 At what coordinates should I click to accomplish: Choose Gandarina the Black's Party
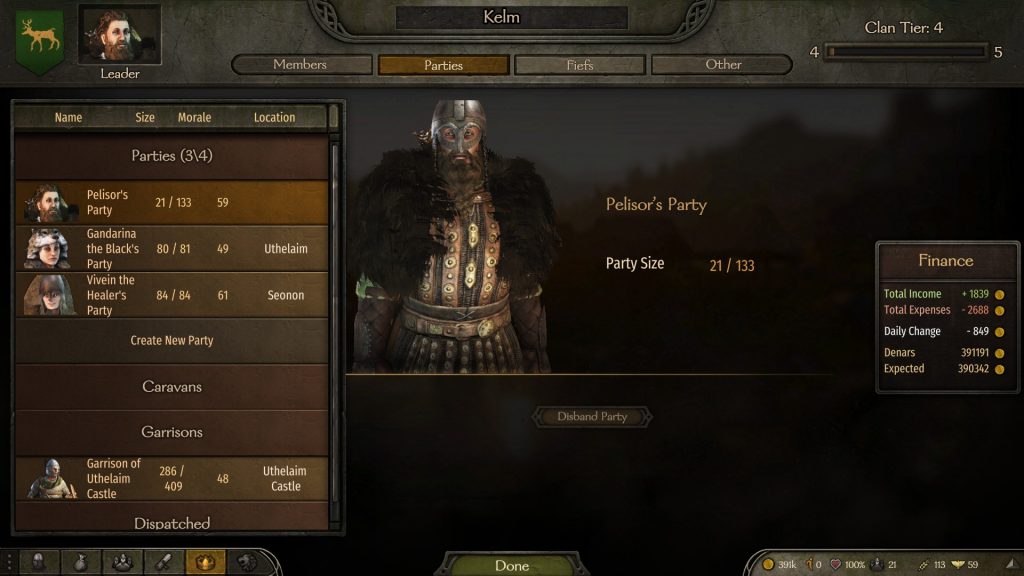171,249
